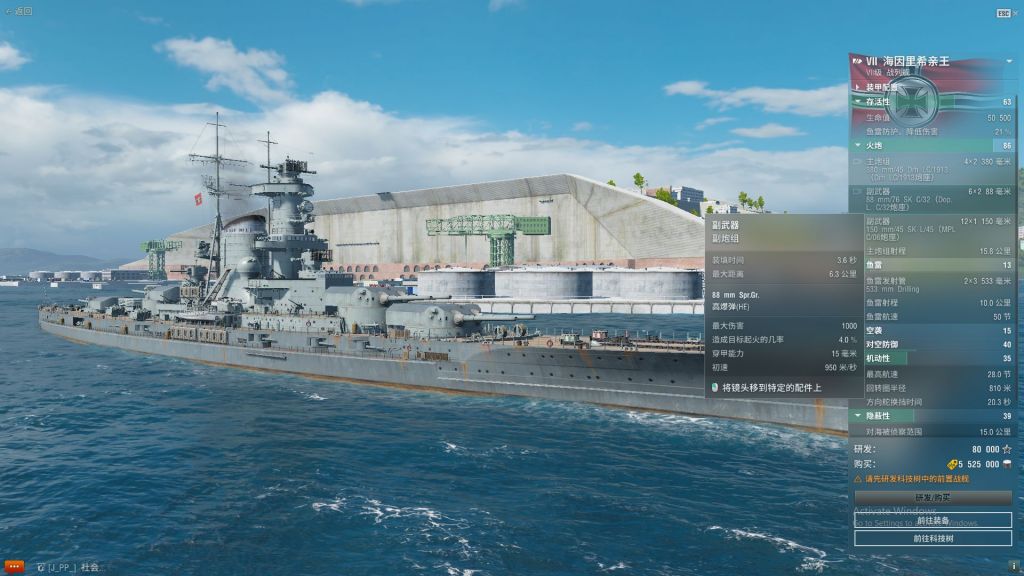The image size is (1024, 576).
Task: Select the 鱼雷发射管 533 mm torpedo tubes row
Action: pos(930,285)
